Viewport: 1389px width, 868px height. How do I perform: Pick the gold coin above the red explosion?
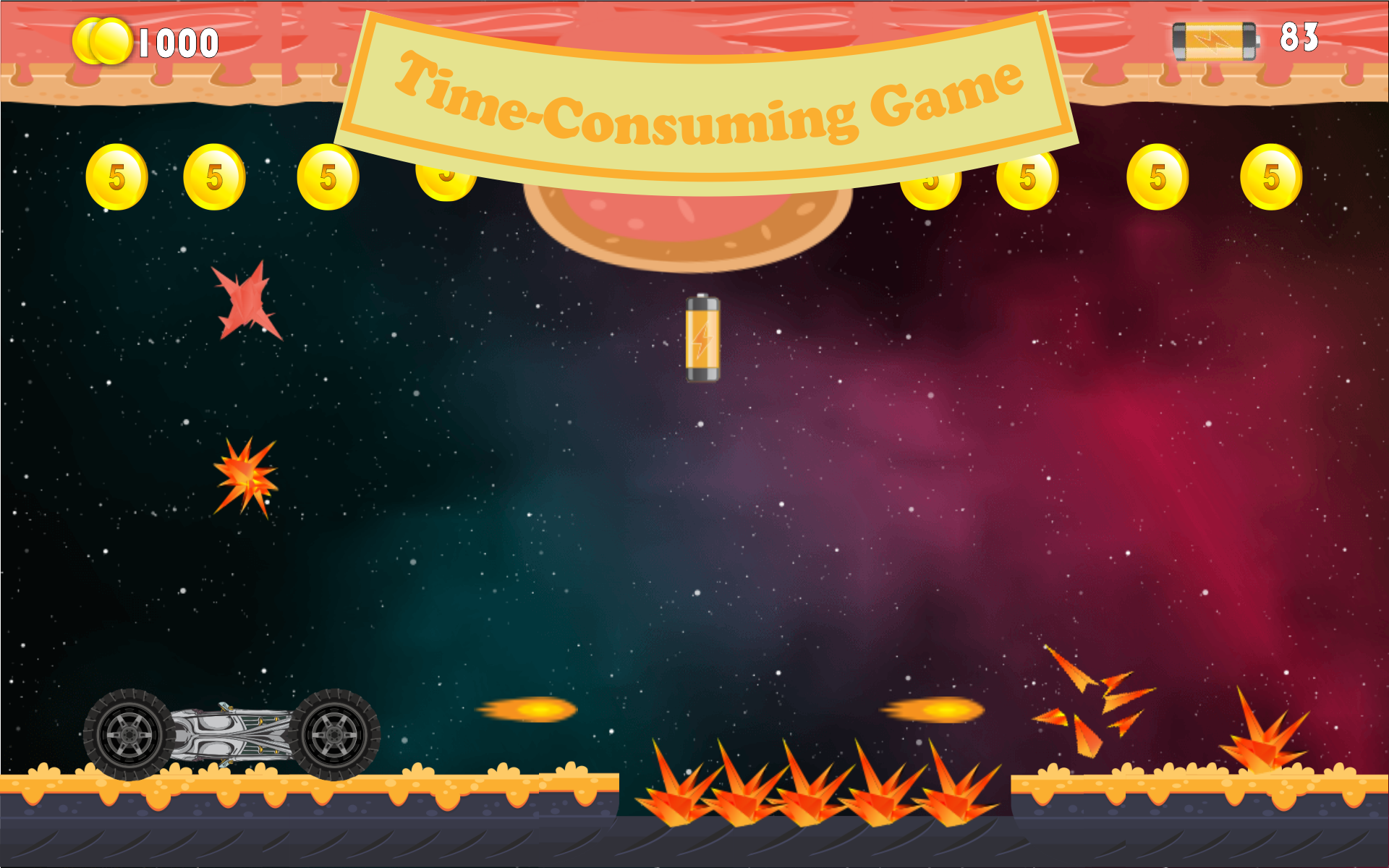[213, 176]
